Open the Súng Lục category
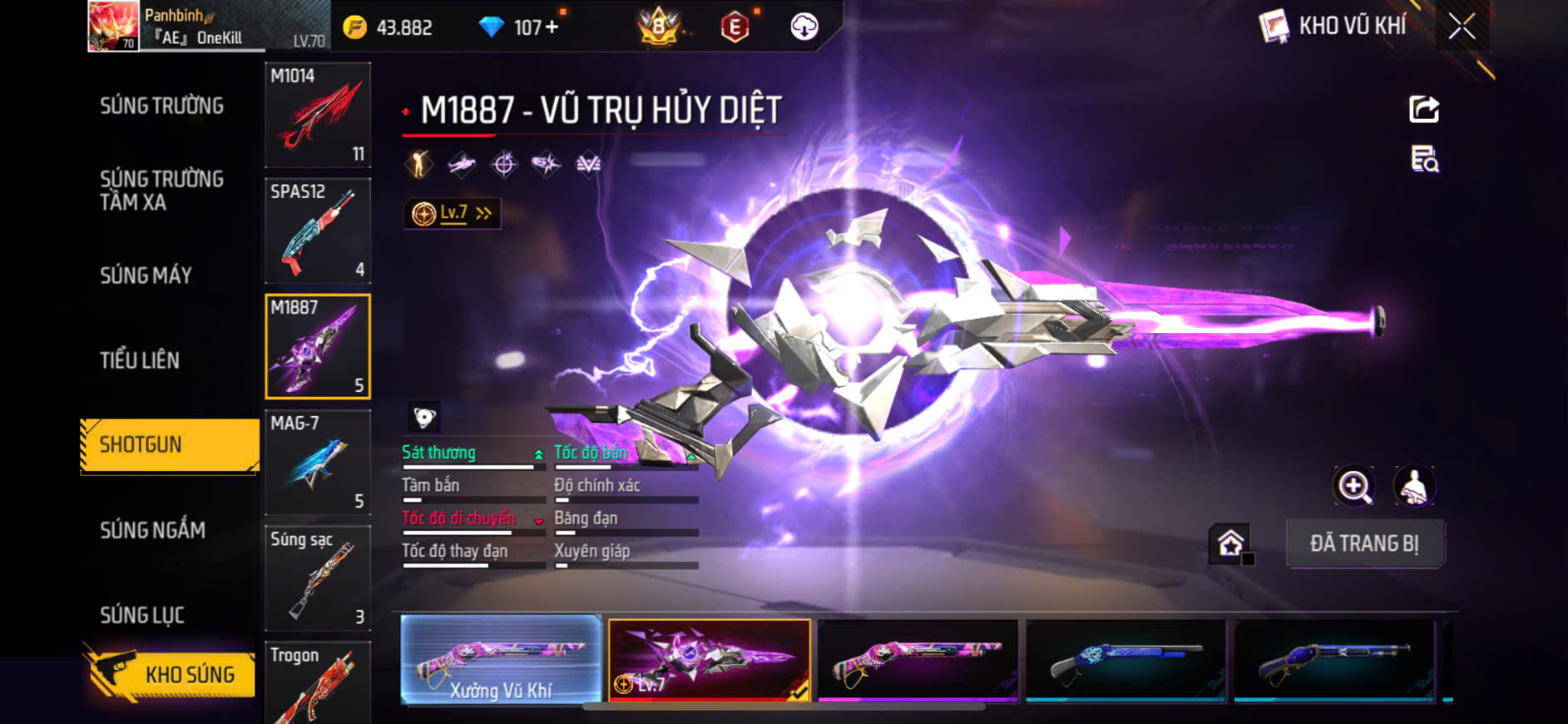This screenshot has width=1568, height=724. coord(142,615)
